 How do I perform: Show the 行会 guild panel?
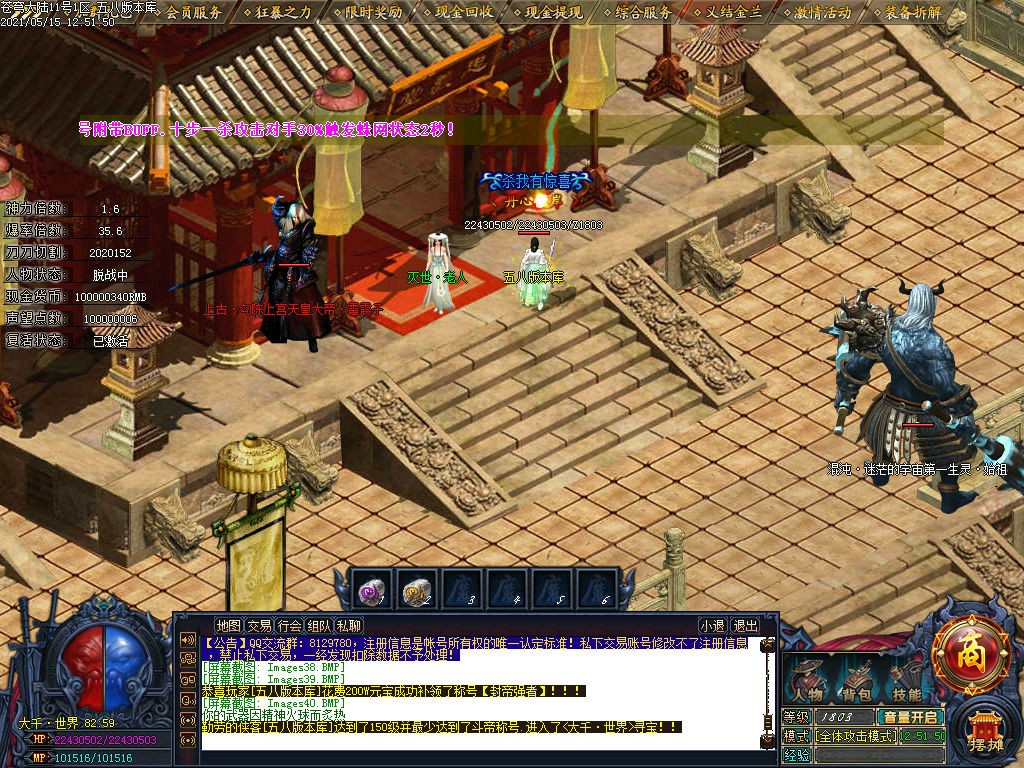point(289,625)
